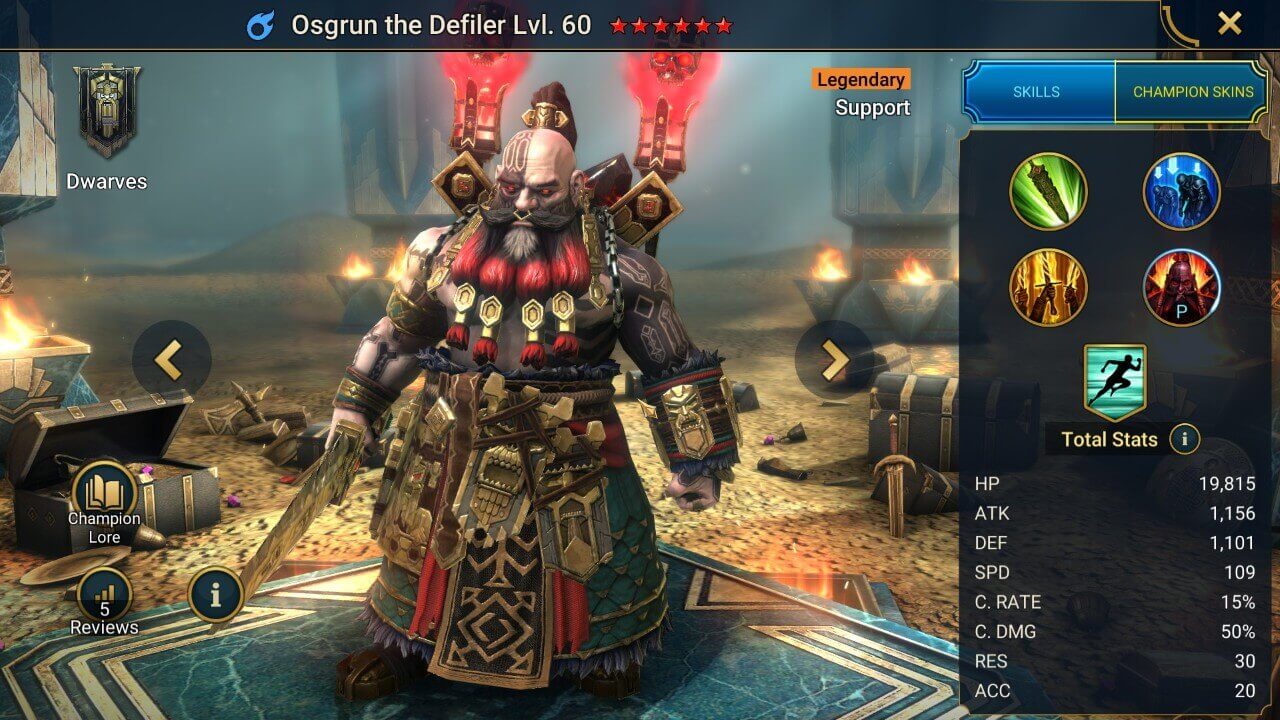
Task: Open the champion info button
Action: pyautogui.click(x=216, y=597)
